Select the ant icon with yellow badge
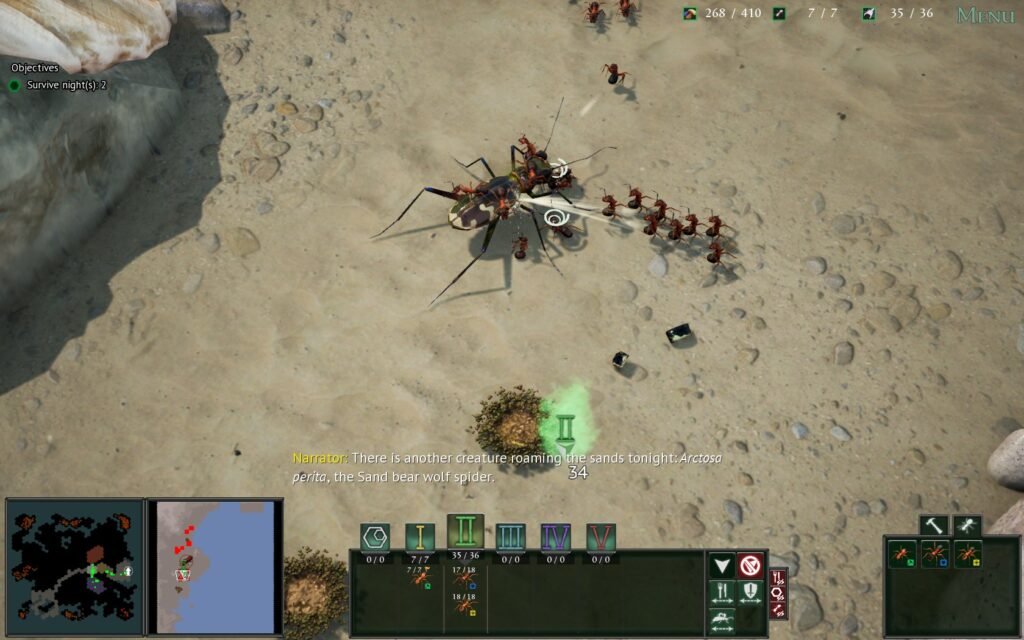This screenshot has width=1024, height=640. (x=967, y=553)
